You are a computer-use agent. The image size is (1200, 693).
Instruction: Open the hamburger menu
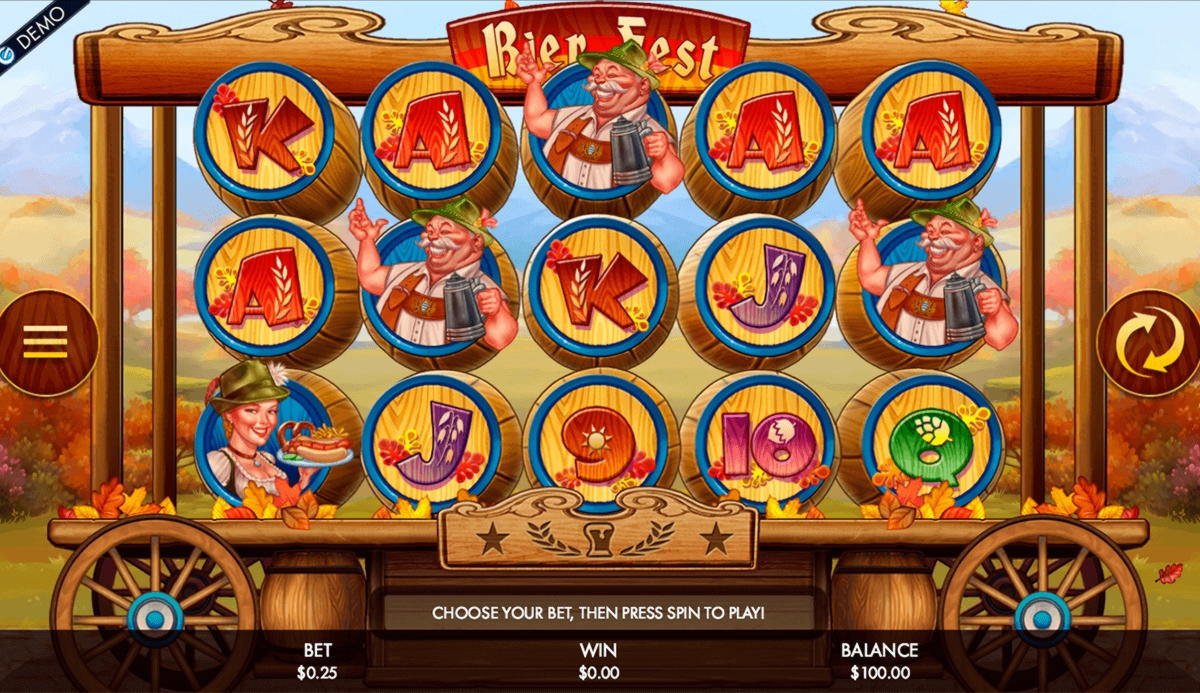[x=45, y=342]
